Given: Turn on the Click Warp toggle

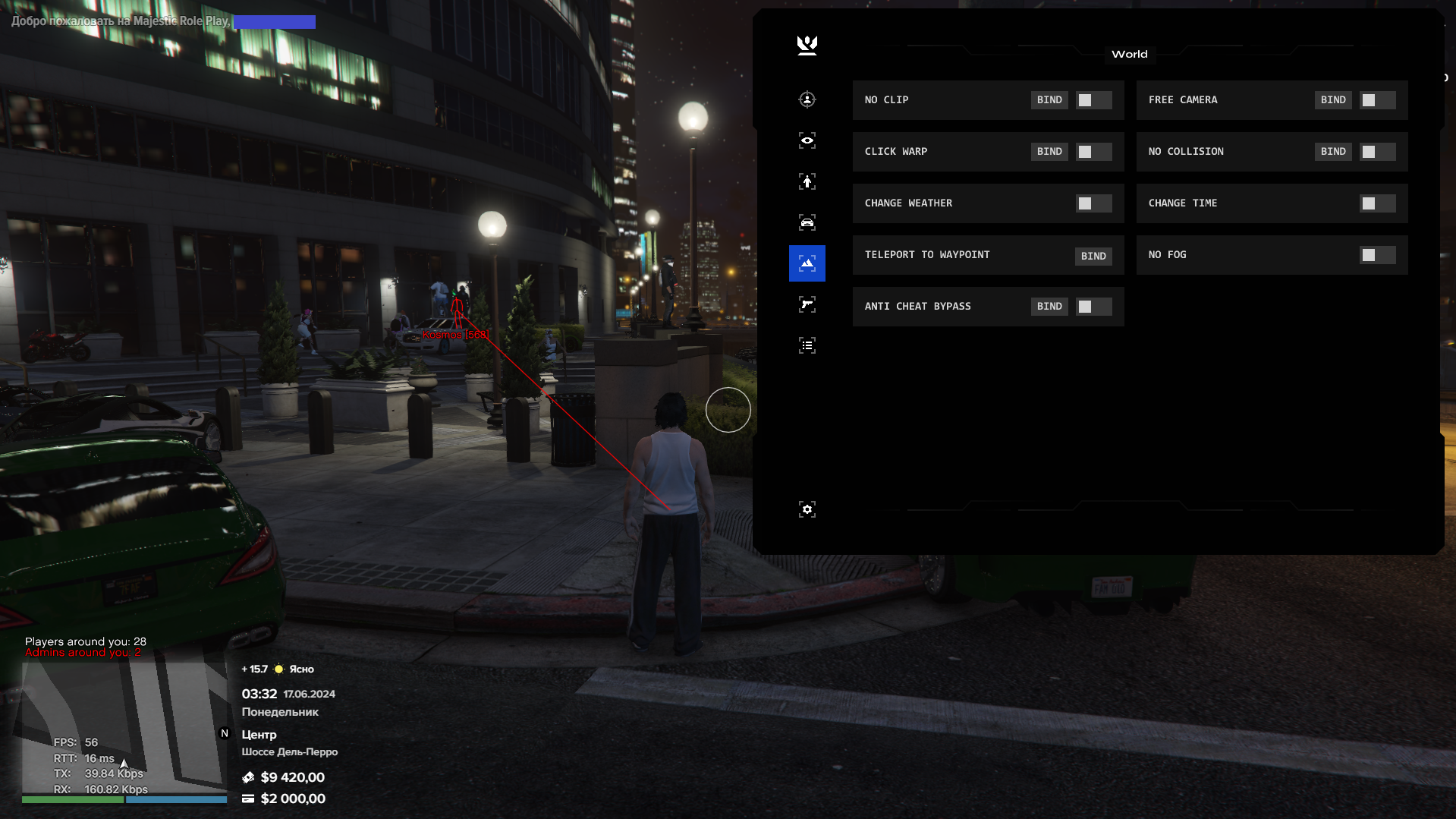Looking at the screenshot, I should 1093,152.
